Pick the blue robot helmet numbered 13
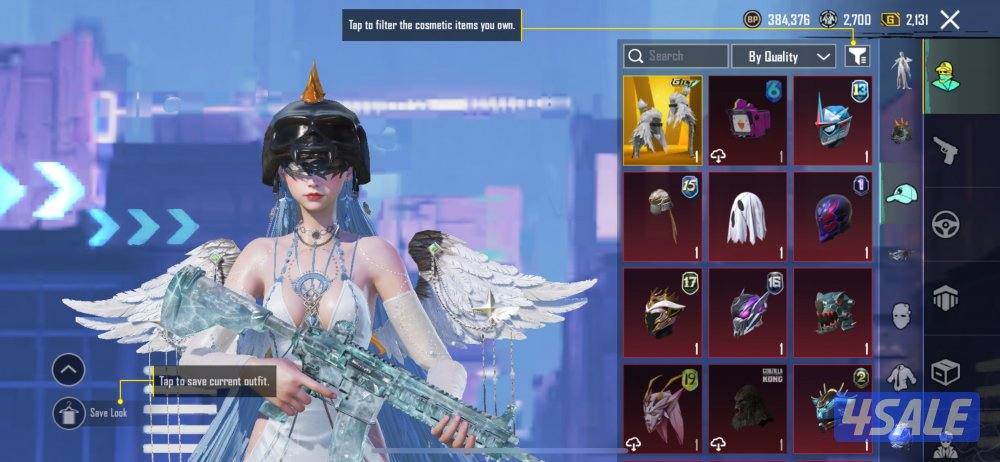Image resolution: width=1000 pixels, height=462 pixels. [x=832, y=119]
